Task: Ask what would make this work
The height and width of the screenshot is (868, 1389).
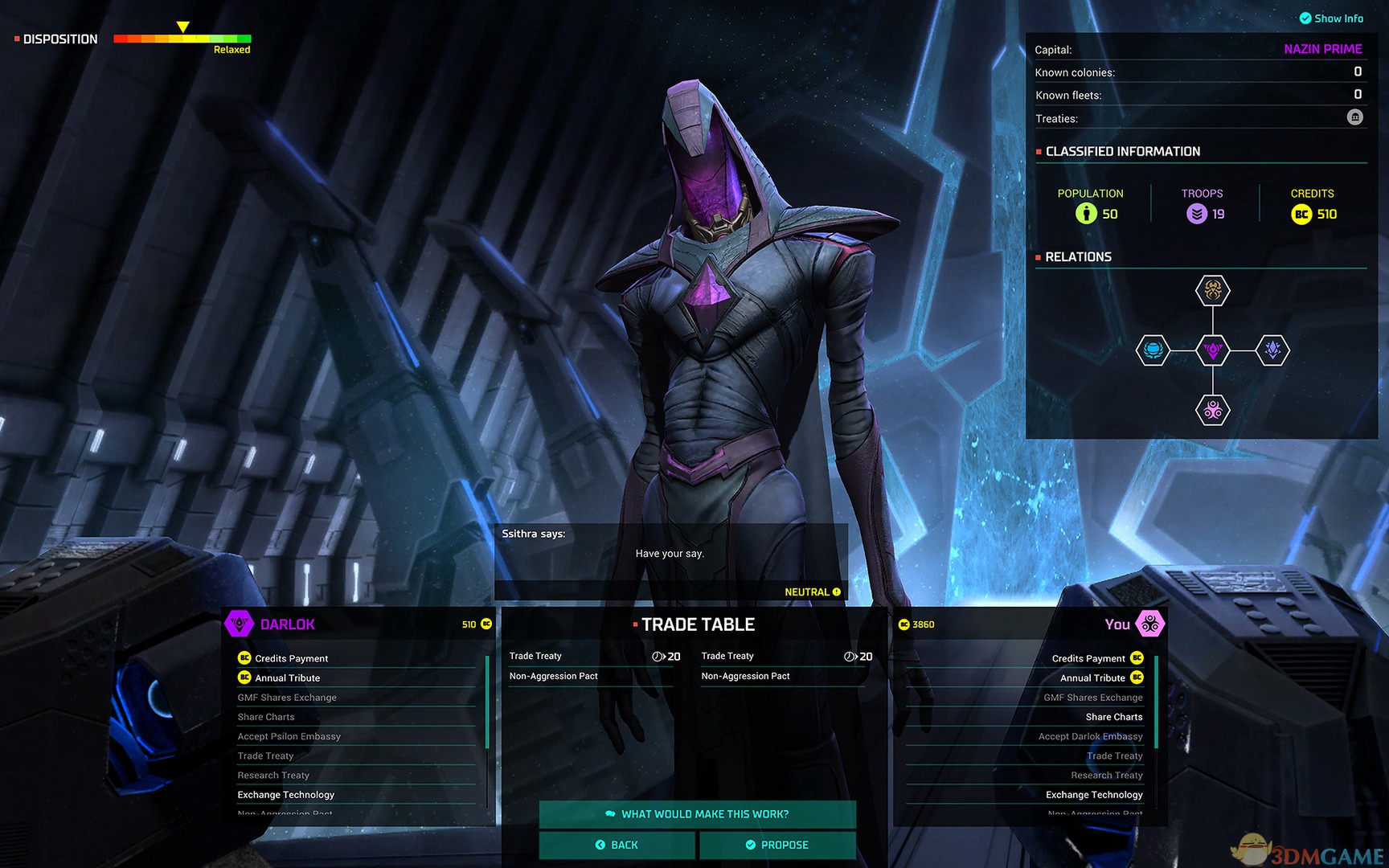Action: point(697,814)
